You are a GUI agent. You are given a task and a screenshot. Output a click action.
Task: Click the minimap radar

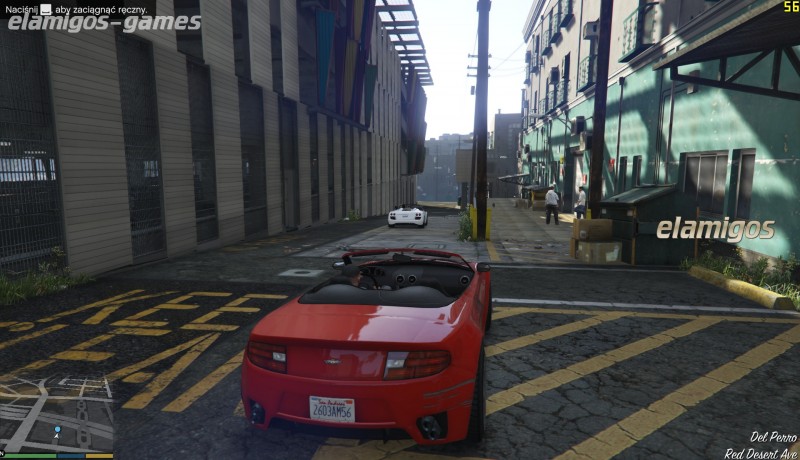pos(56,414)
